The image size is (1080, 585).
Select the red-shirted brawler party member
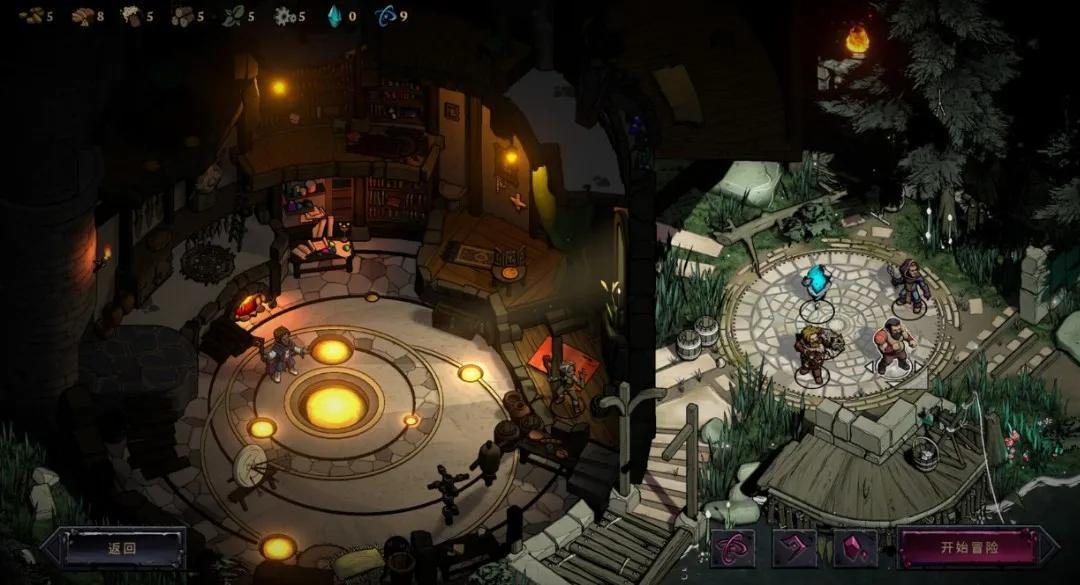(x=893, y=348)
